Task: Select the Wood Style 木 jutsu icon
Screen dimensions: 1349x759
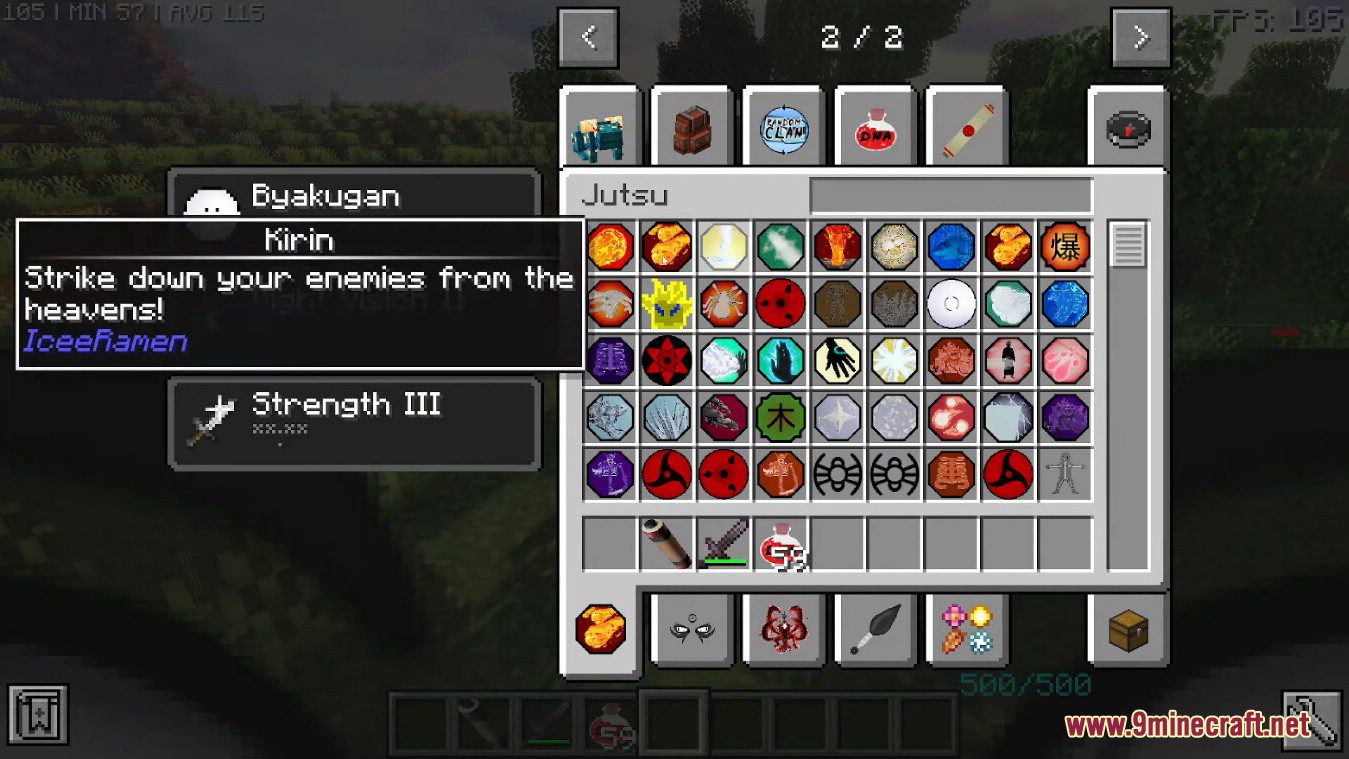Action: pos(781,416)
